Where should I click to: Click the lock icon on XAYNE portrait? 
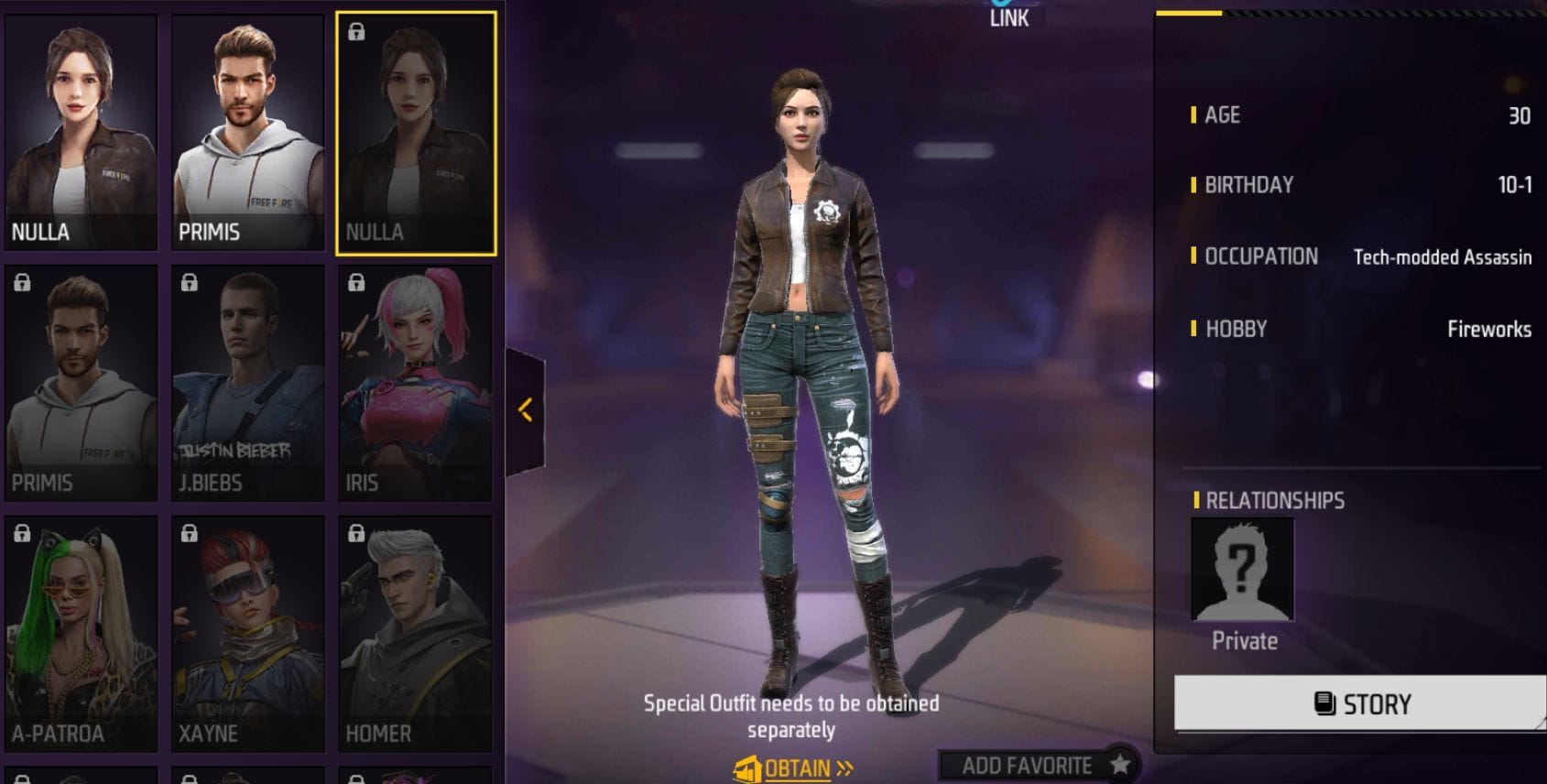190,533
